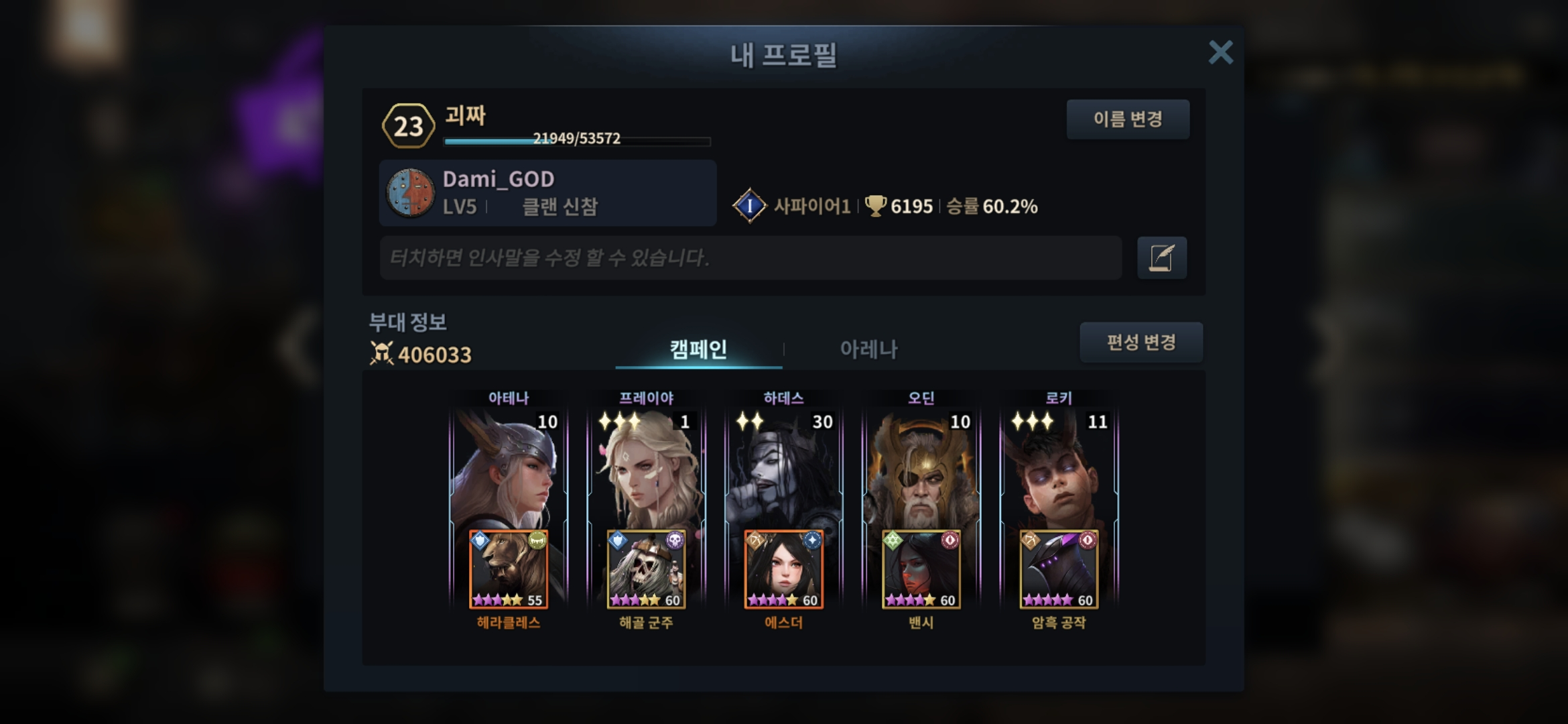Tap the greeting message text field
The height and width of the screenshot is (724, 1568).
[x=750, y=257]
